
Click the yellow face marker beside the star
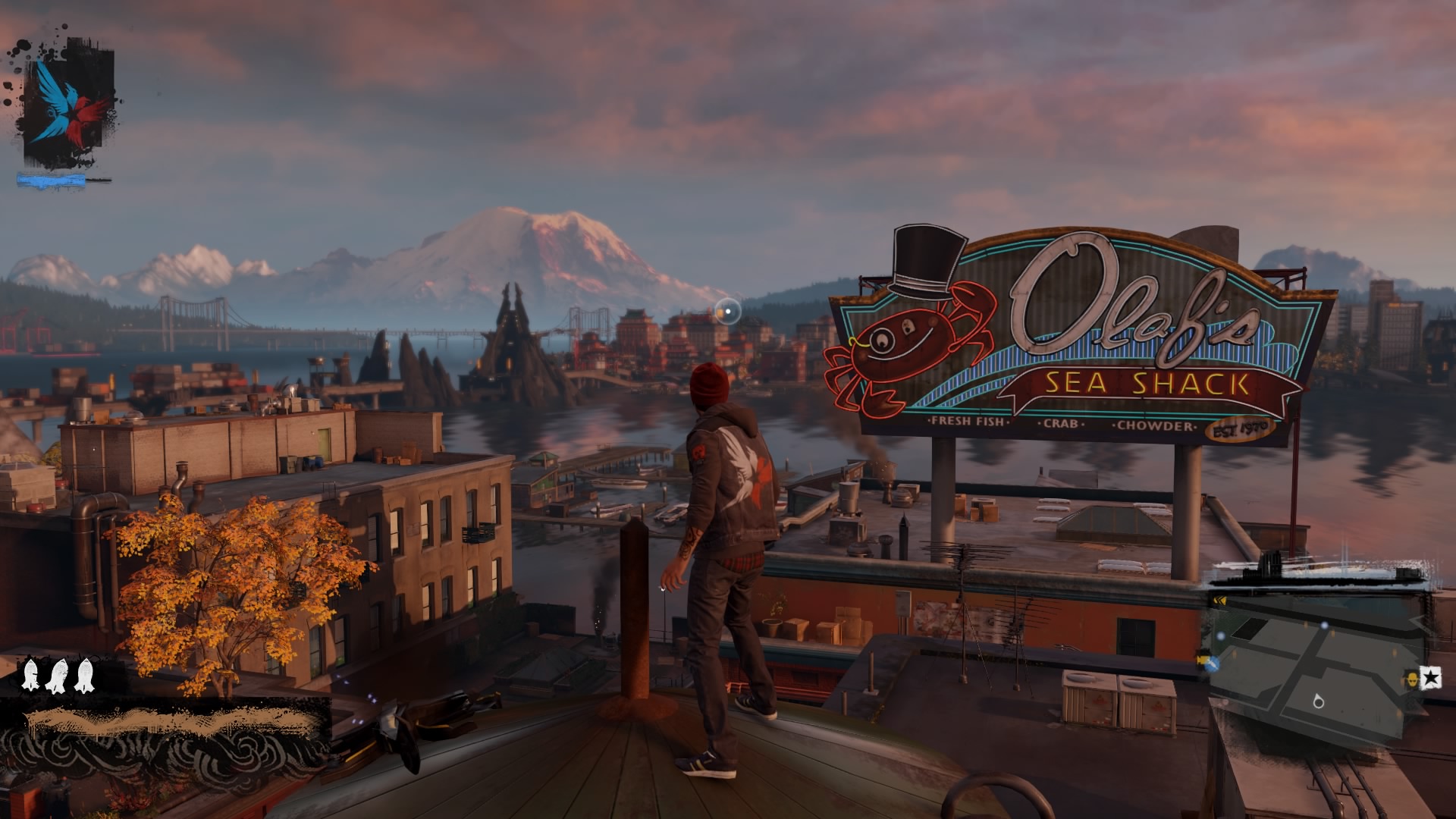pos(1412,678)
